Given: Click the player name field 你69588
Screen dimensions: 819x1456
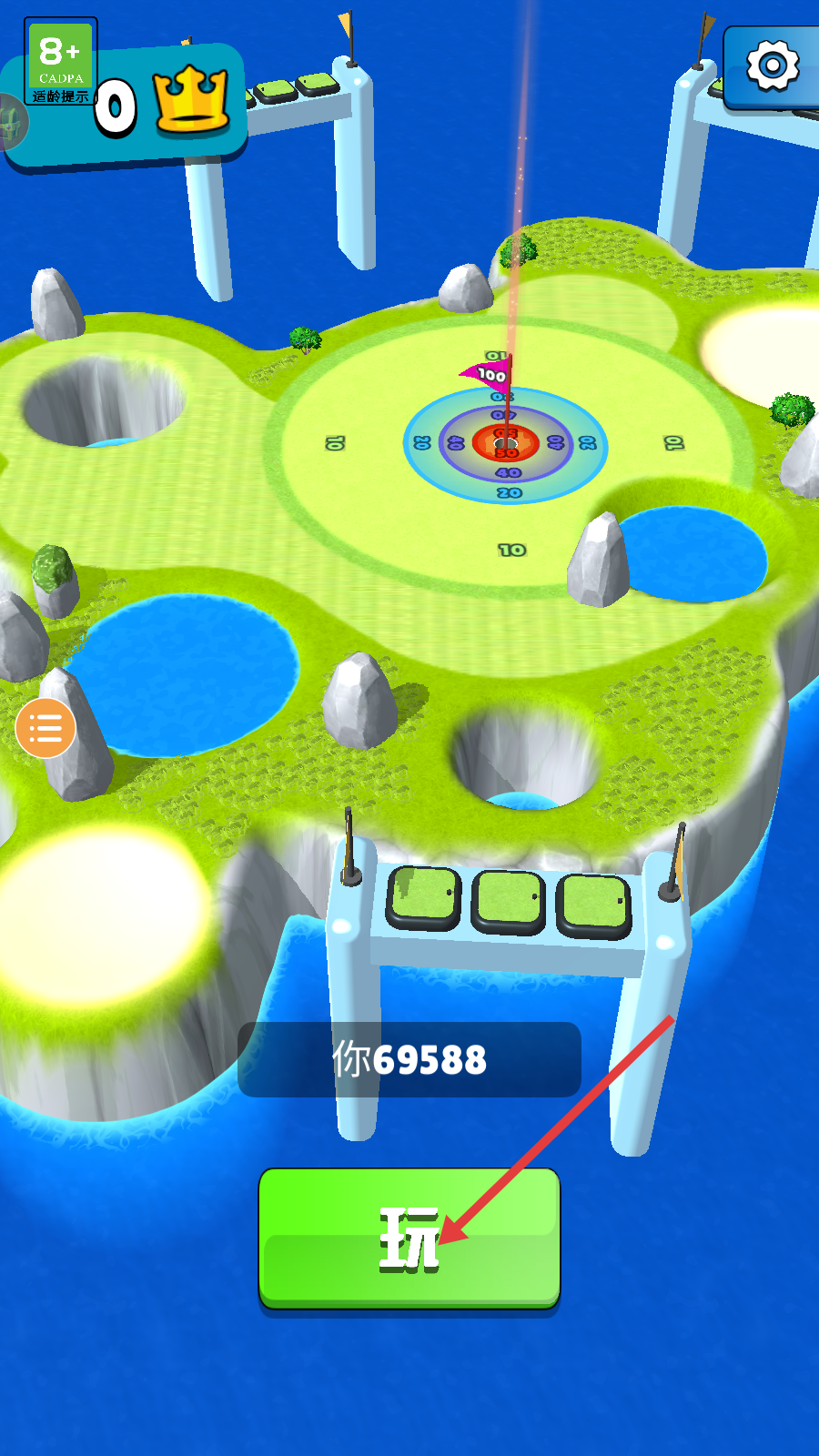Looking at the screenshot, I should click(409, 1059).
